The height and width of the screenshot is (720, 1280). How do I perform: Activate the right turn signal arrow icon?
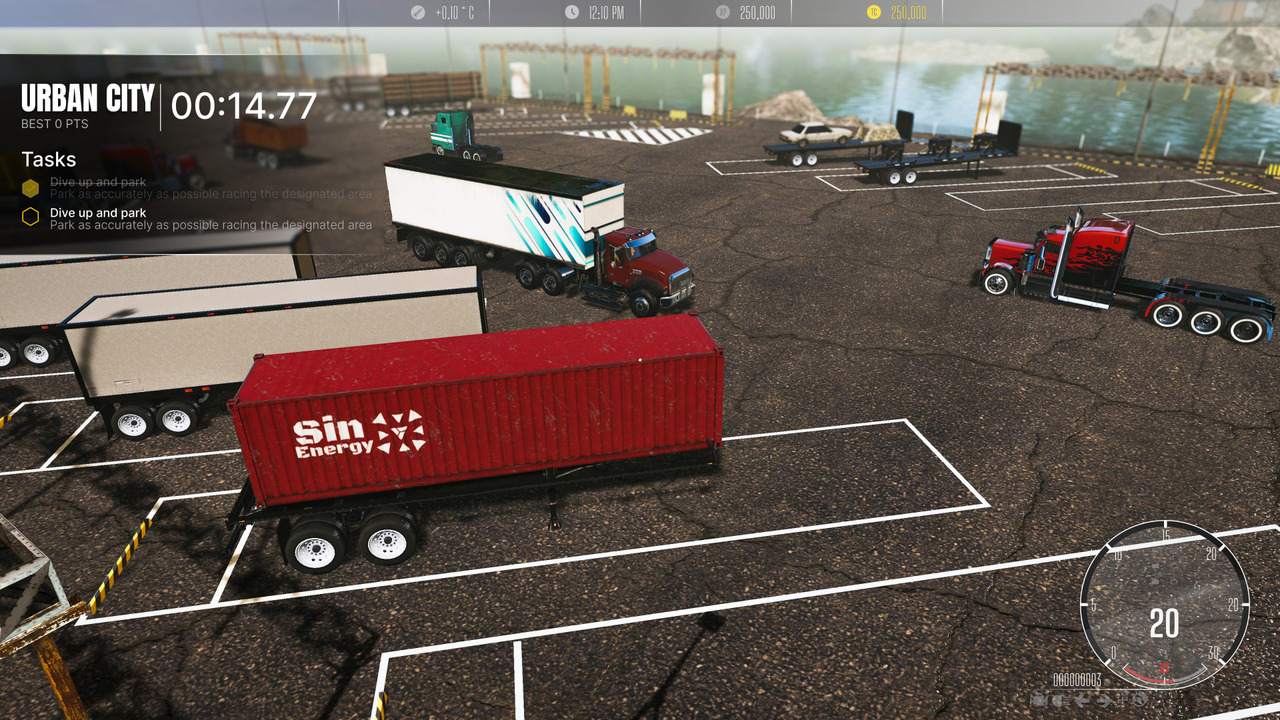click(x=1102, y=700)
